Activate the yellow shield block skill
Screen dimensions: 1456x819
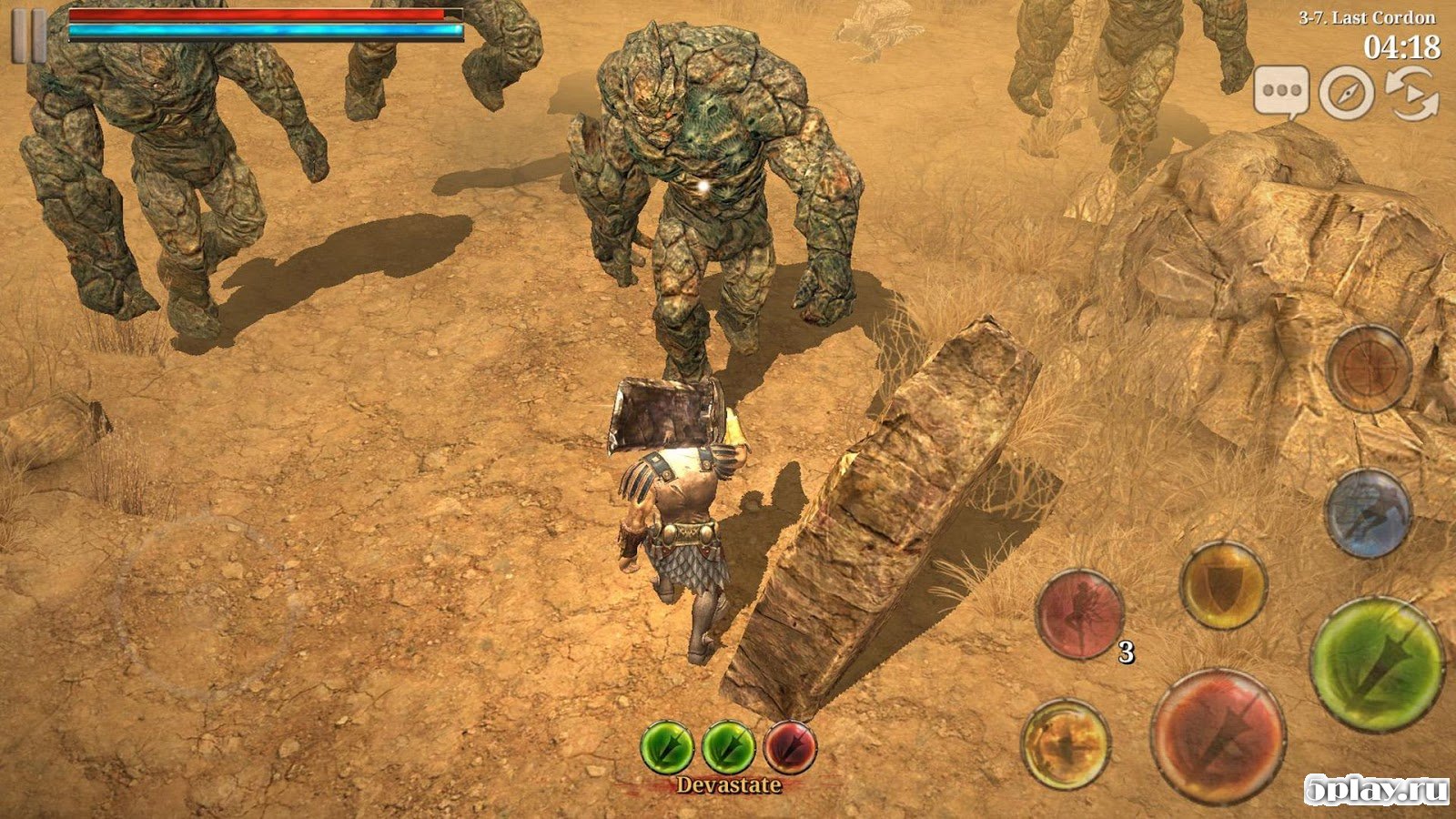pos(1224,587)
